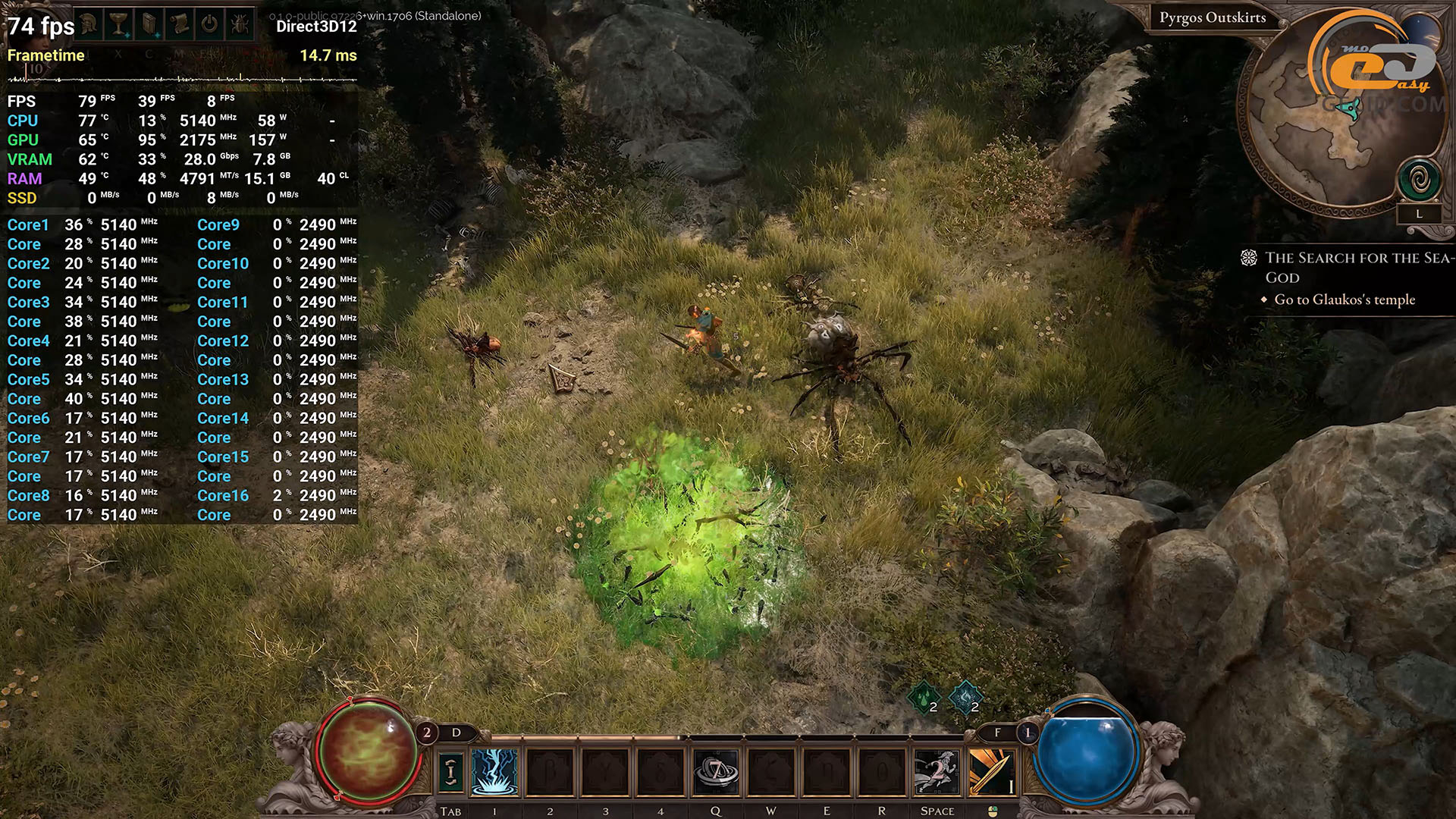The width and height of the screenshot is (1456, 819).
Task: Activate the lightning strike skill
Action: (x=494, y=772)
